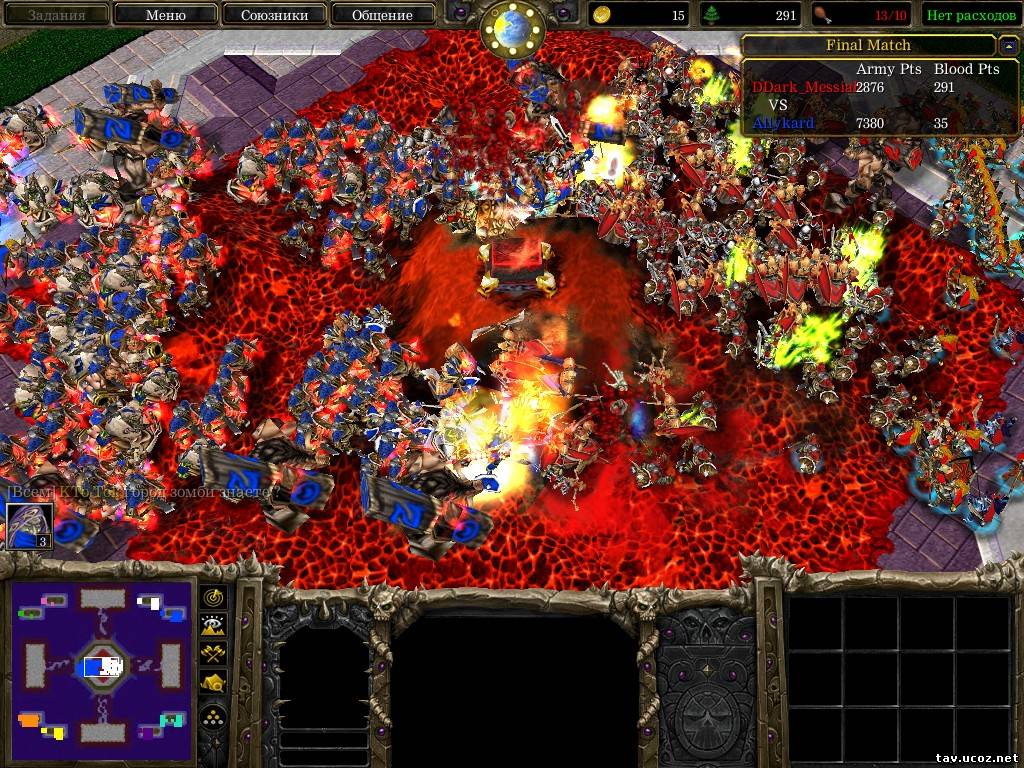Screen dimensions: 1024x768
Task: Collapse the Final Match scoreboard
Action: 1007,46
